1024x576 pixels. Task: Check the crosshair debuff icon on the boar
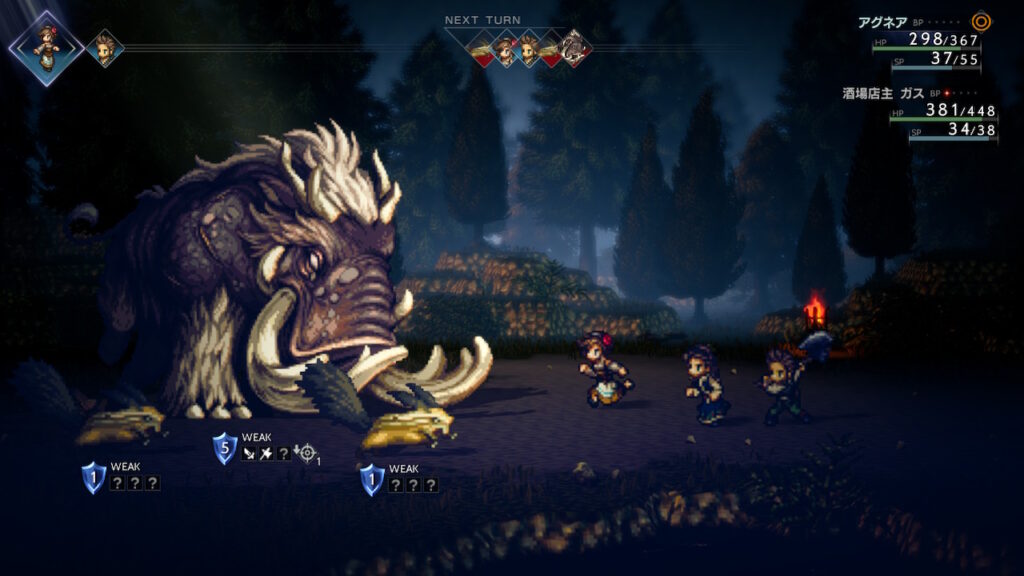[305, 454]
